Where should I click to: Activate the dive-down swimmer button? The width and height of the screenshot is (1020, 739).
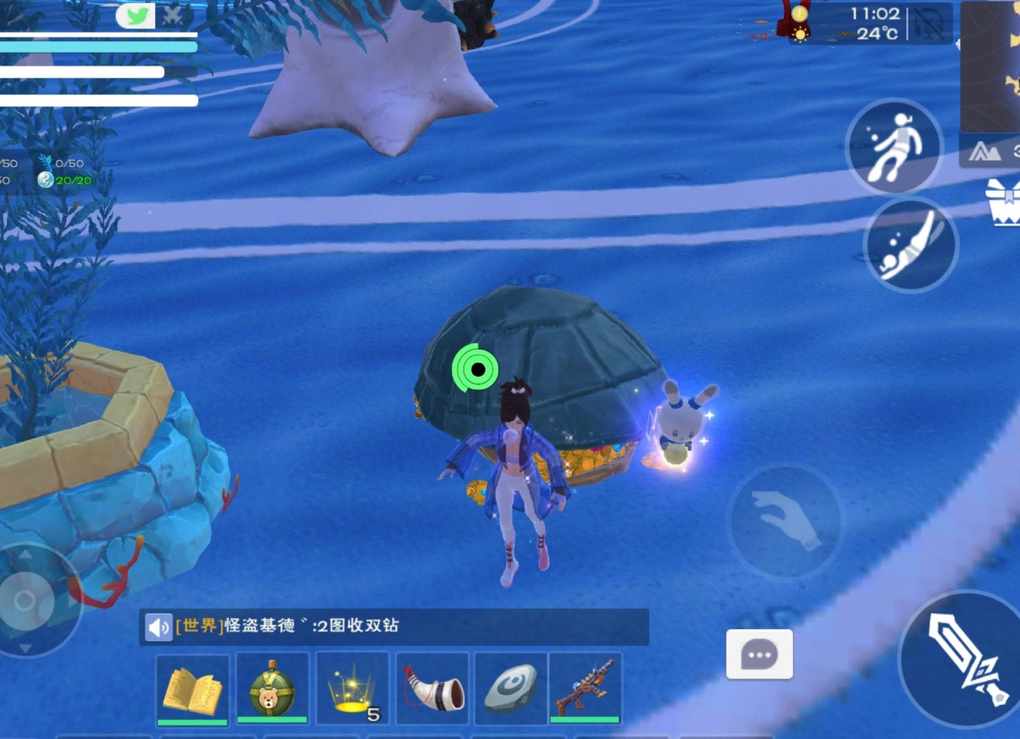[910, 245]
